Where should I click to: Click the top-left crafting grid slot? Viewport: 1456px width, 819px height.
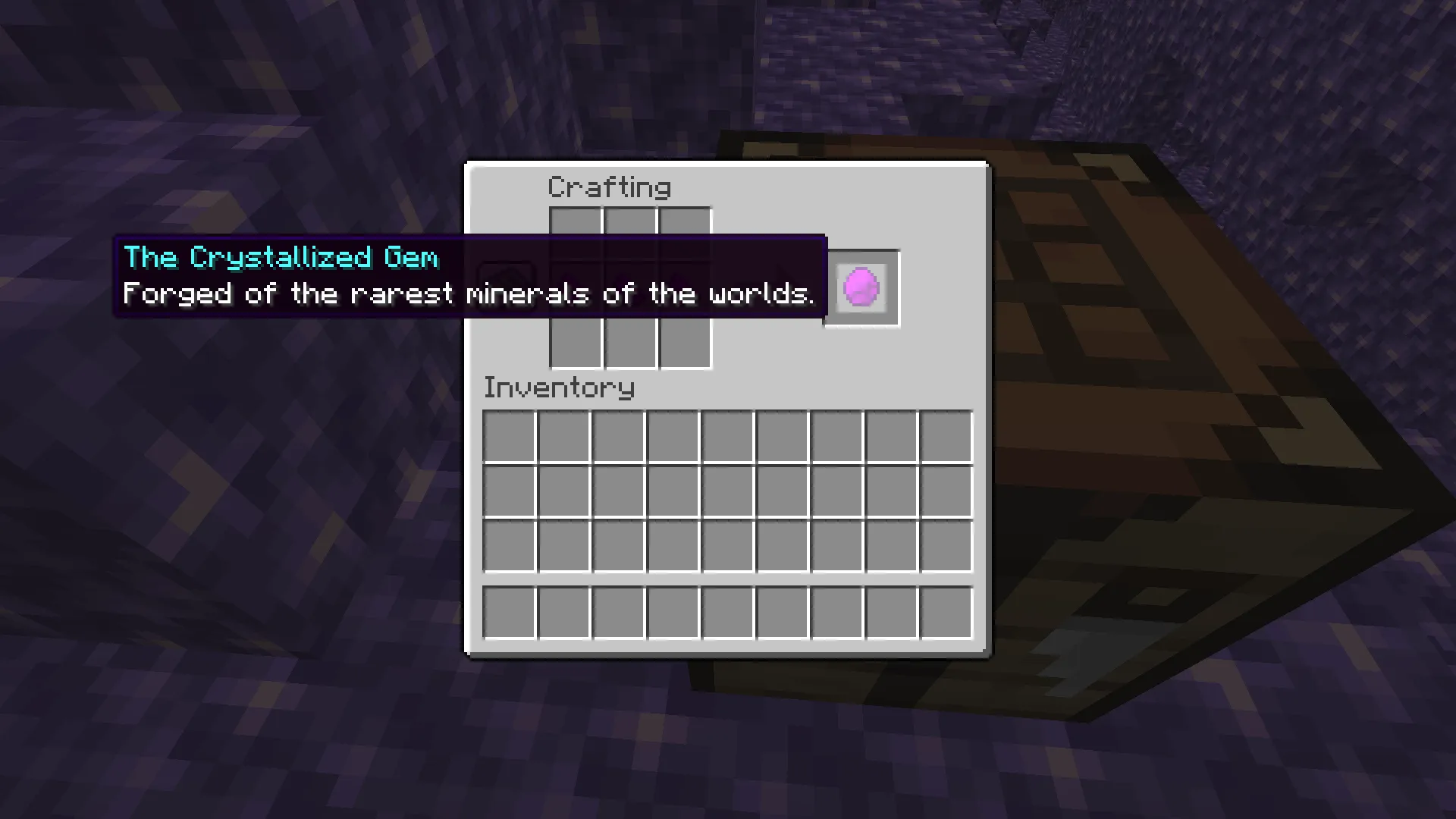coord(575,235)
